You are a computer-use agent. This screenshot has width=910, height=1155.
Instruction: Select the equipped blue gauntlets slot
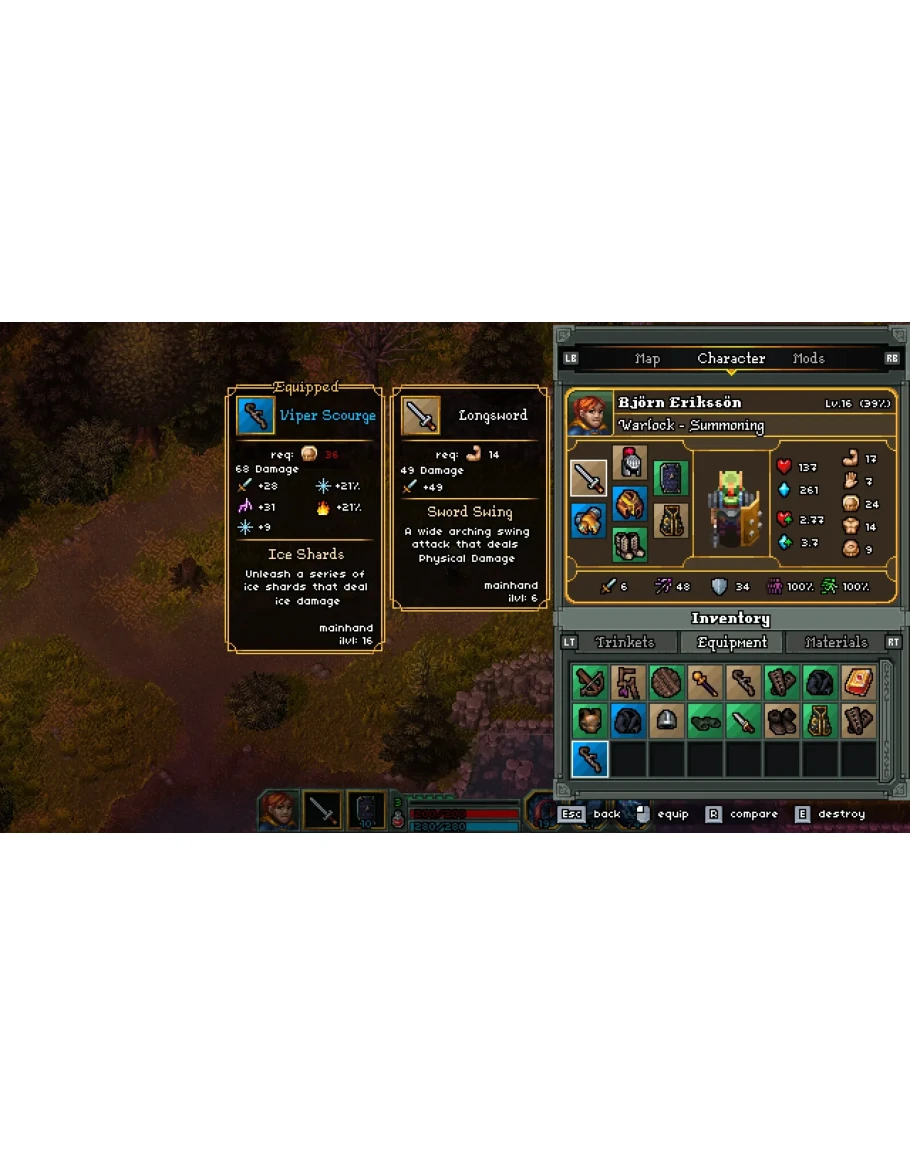point(588,520)
